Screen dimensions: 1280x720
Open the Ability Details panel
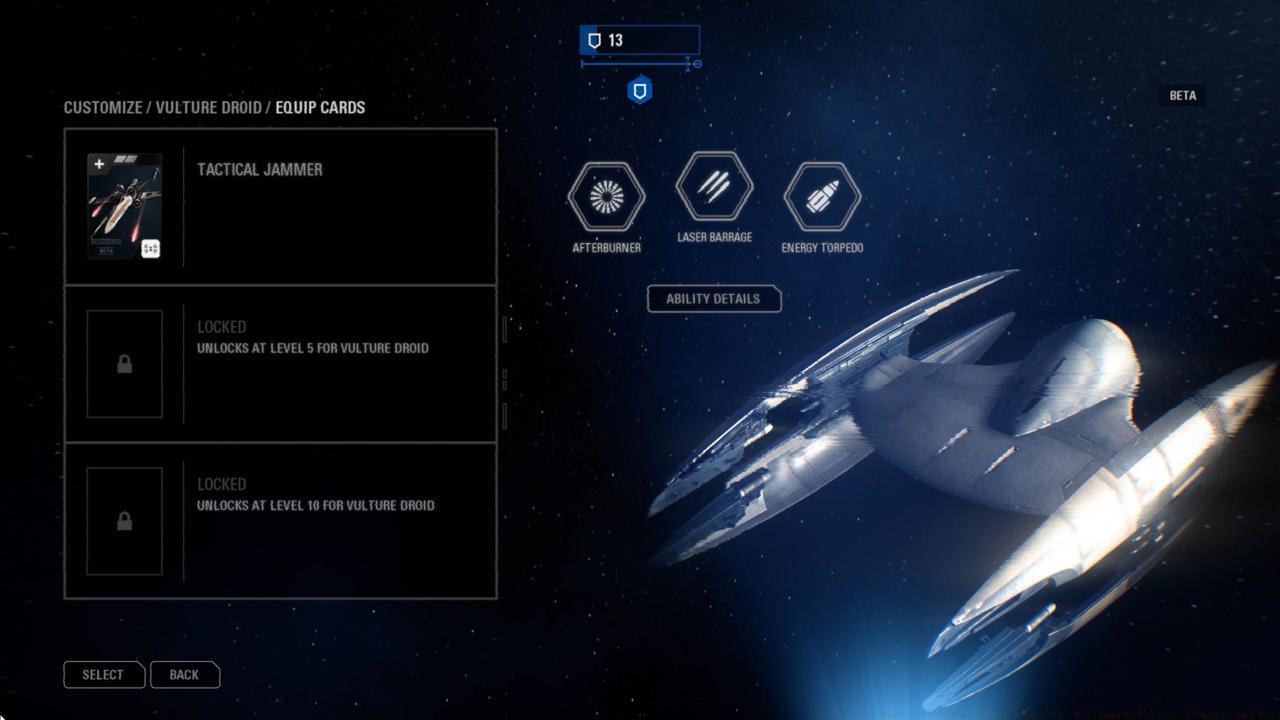point(713,299)
